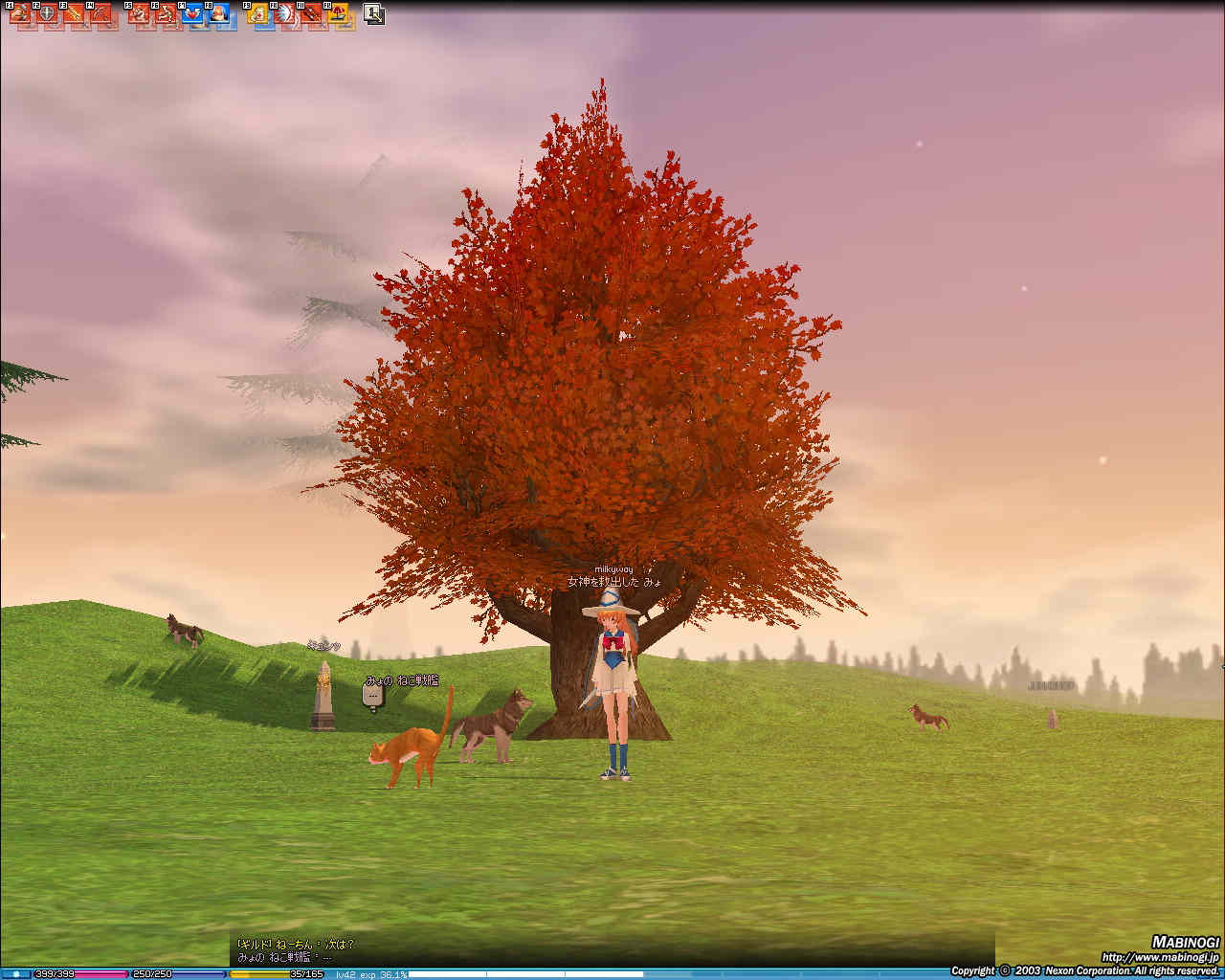1225x980 pixels.
Task: Trigger the F5 clenched fist skill
Action: [139, 14]
